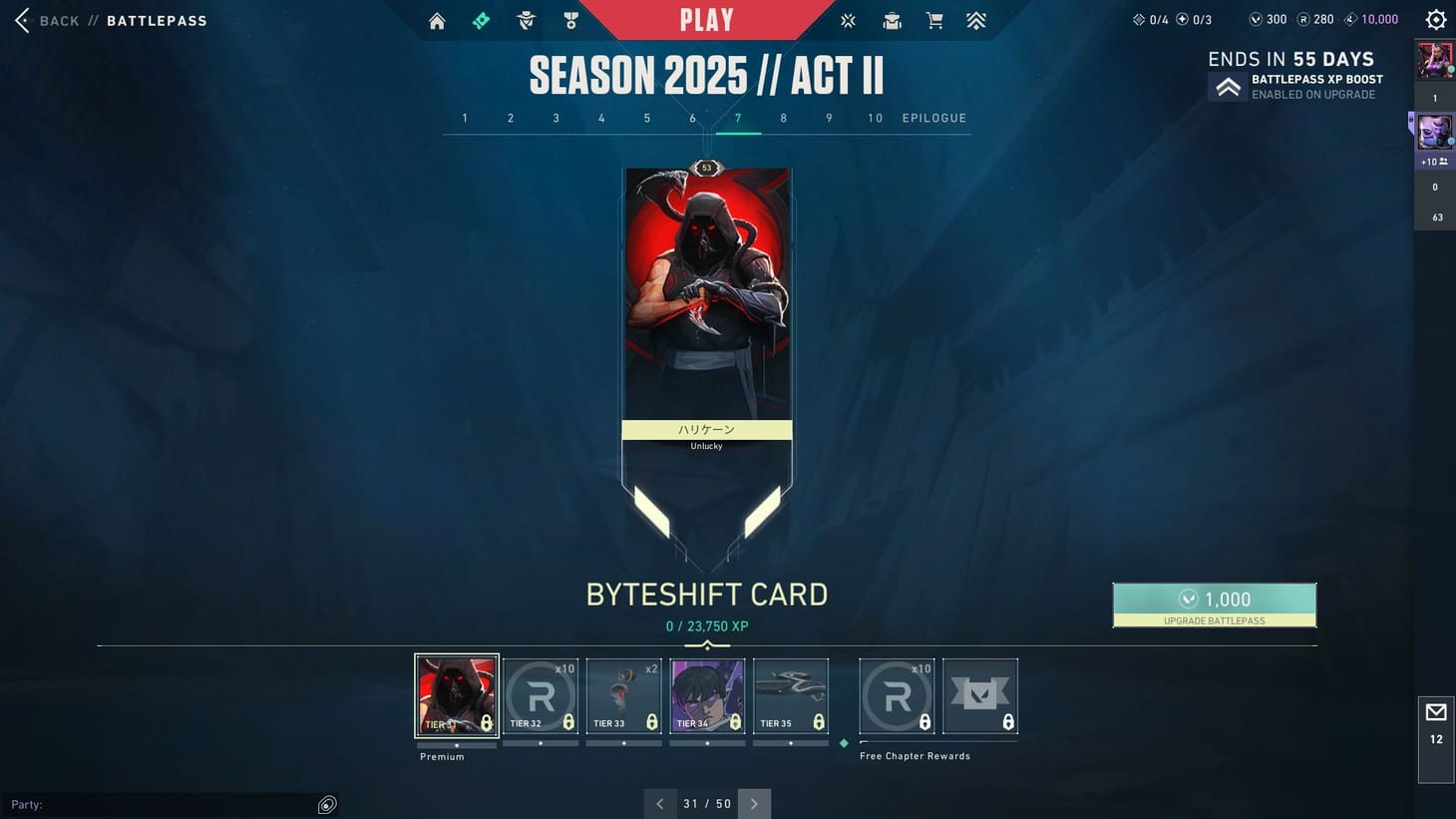
Task: Open the Epilogue chapter tab
Action: [933, 118]
